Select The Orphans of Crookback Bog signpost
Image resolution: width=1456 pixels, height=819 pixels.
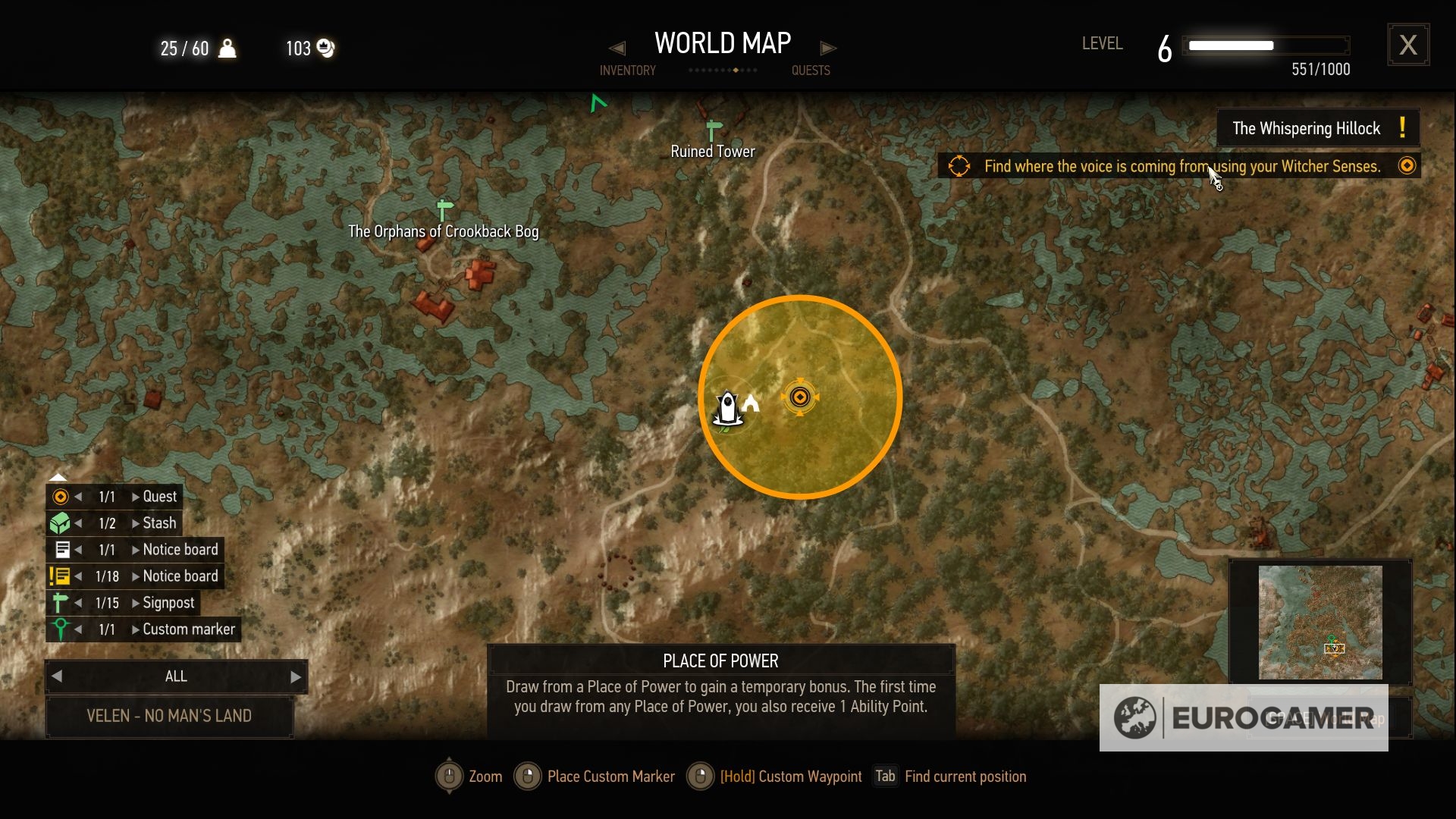pos(444,210)
